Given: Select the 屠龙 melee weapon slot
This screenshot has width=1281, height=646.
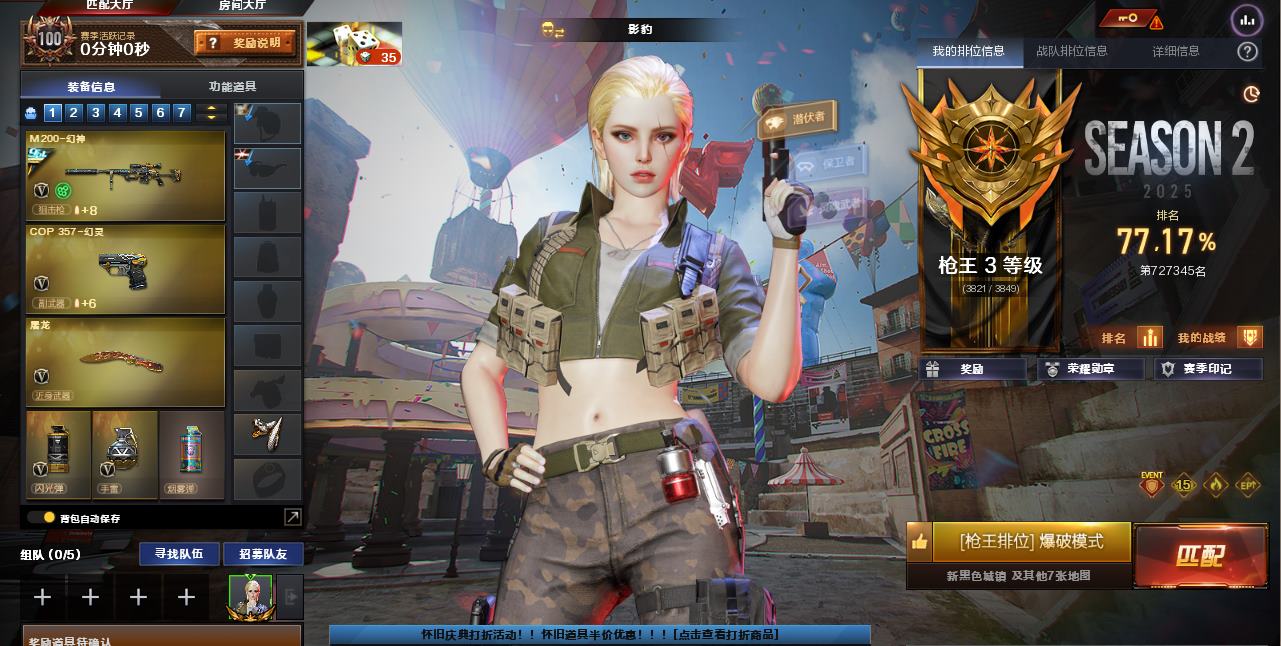Looking at the screenshot, I should click(126, 361).
